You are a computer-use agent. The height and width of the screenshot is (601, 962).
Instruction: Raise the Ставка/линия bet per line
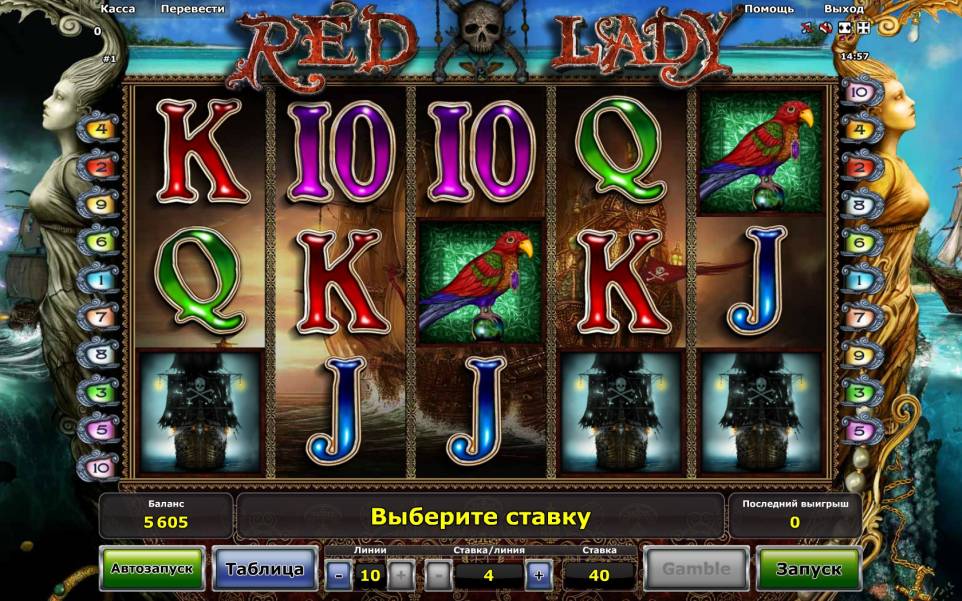tap(537, 575)
